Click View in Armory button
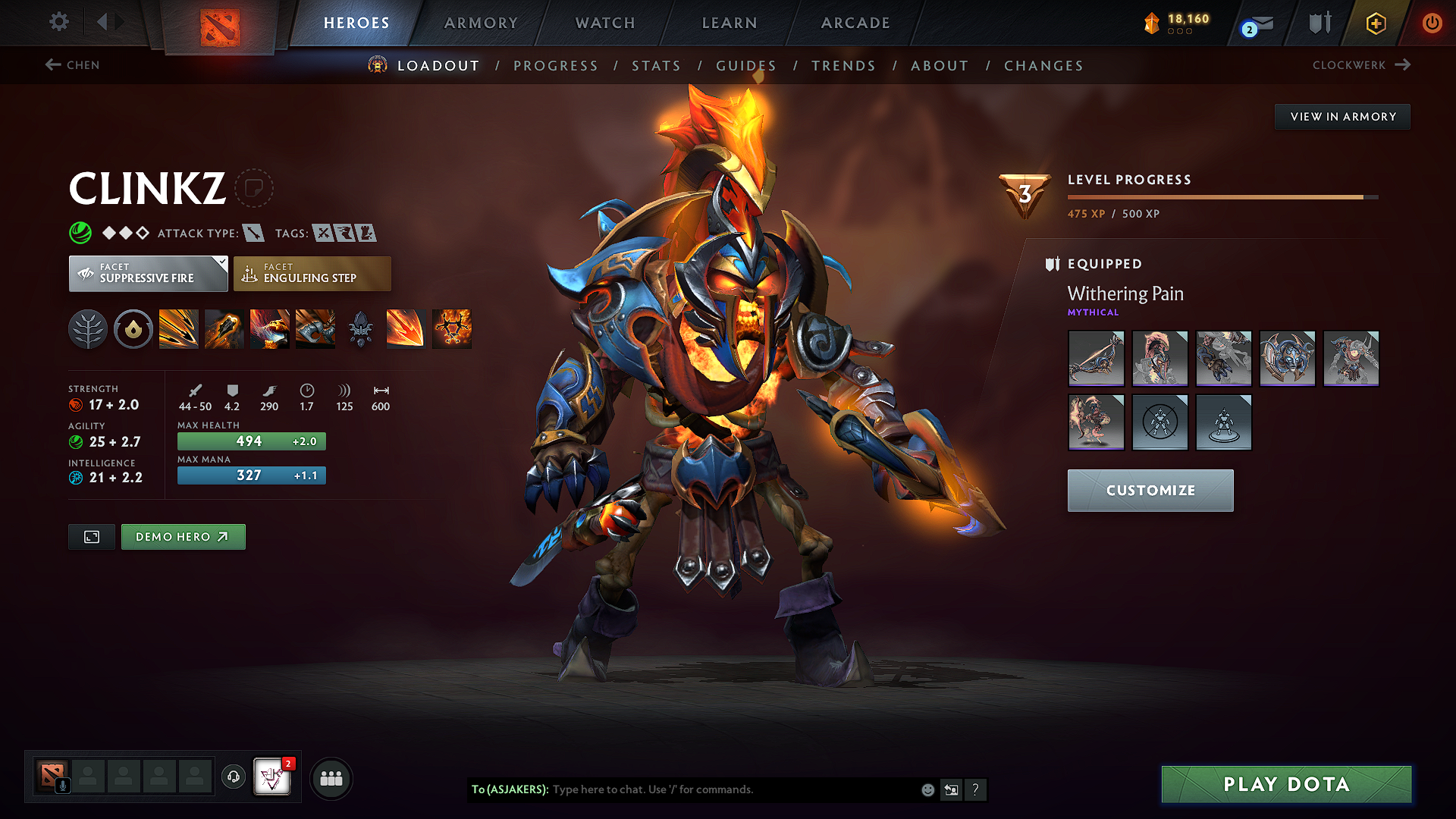1456x819 pixels. (x=1342, y=117)
